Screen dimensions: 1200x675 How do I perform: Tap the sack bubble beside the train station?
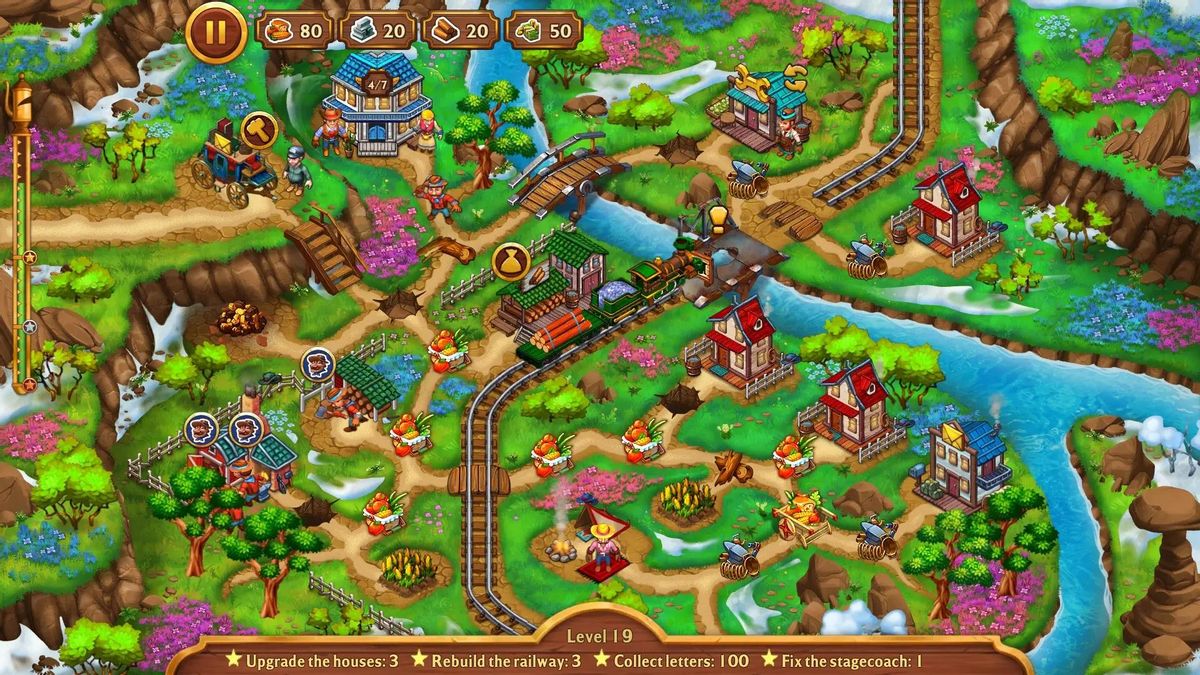[511, 261]
